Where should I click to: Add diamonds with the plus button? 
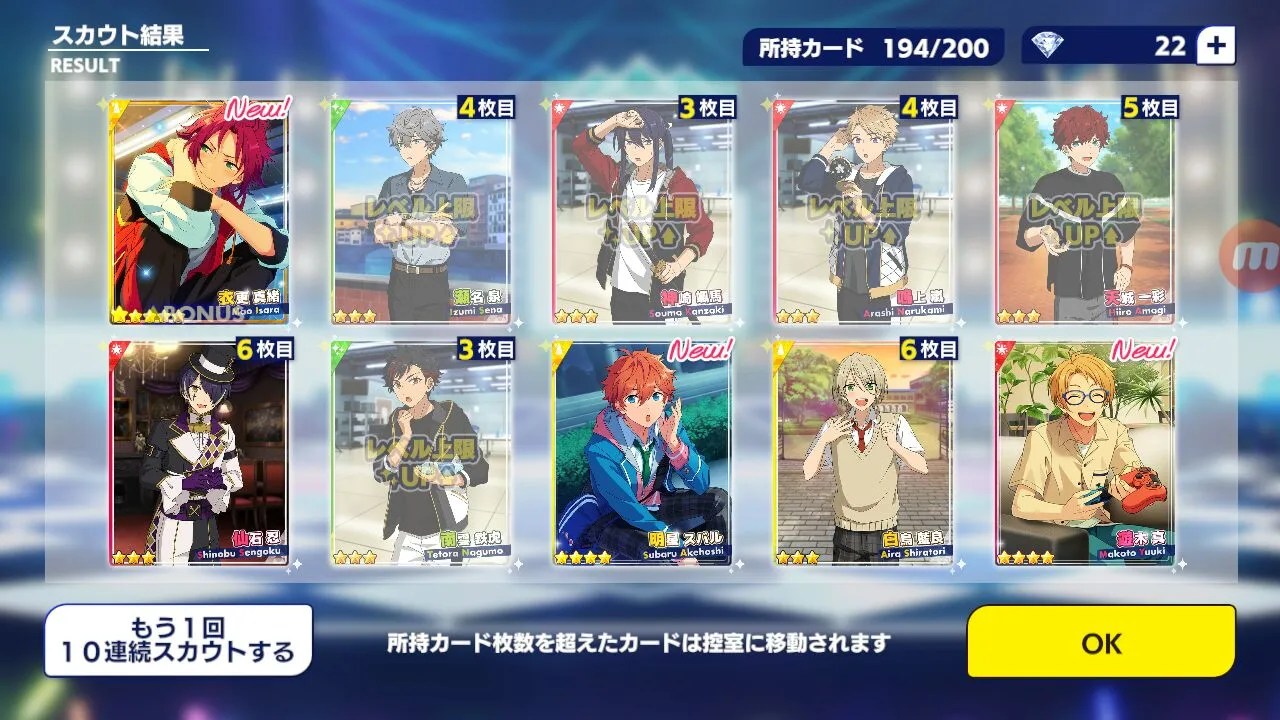coord(1217,46)
